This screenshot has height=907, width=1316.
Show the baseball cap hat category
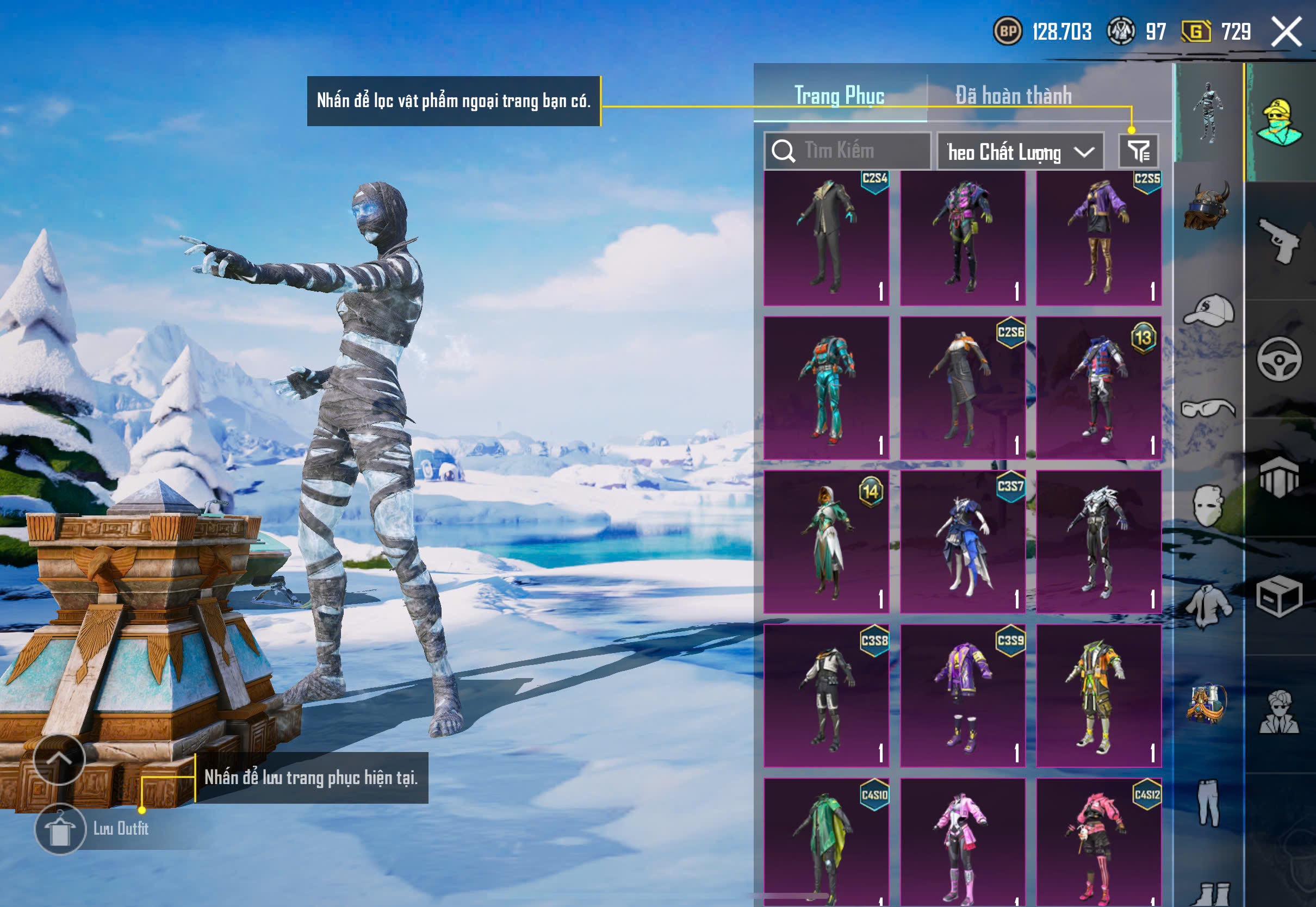click(1208, 310)
